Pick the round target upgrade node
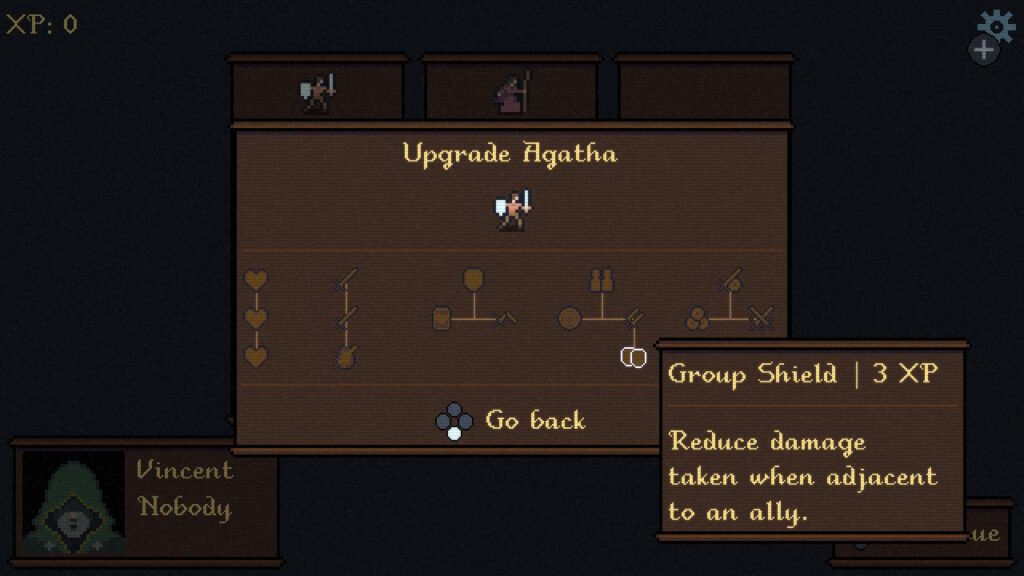Image resolution: width=1024 pixels, height=576 pixels. tap(569, 319)
